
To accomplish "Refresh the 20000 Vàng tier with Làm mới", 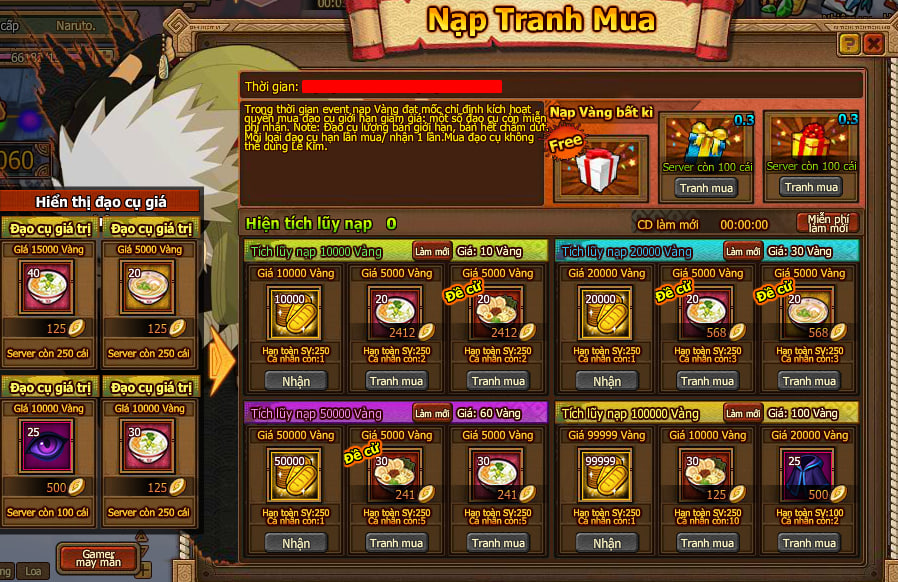I will coord(743,251).
